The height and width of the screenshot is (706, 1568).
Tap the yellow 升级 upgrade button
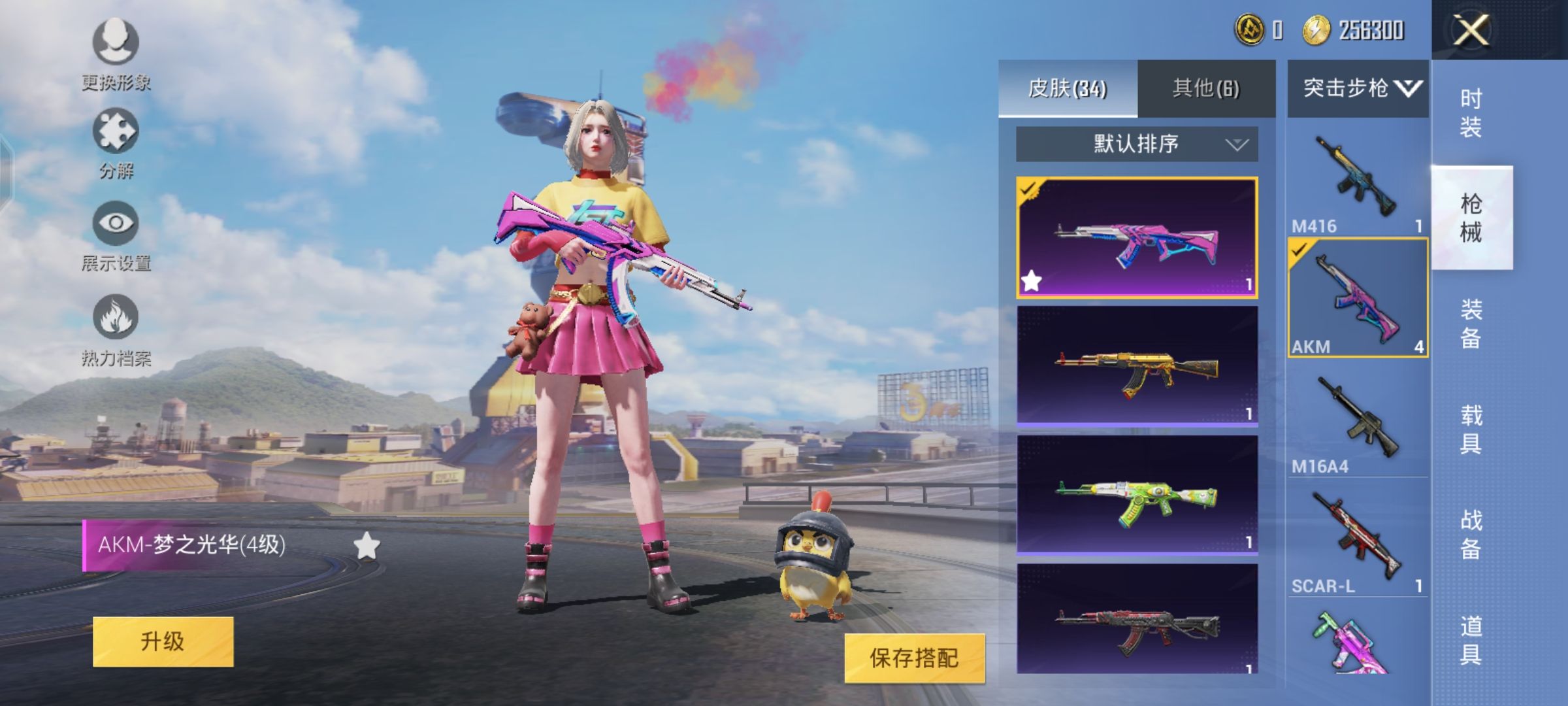click(x=163, y=641)
